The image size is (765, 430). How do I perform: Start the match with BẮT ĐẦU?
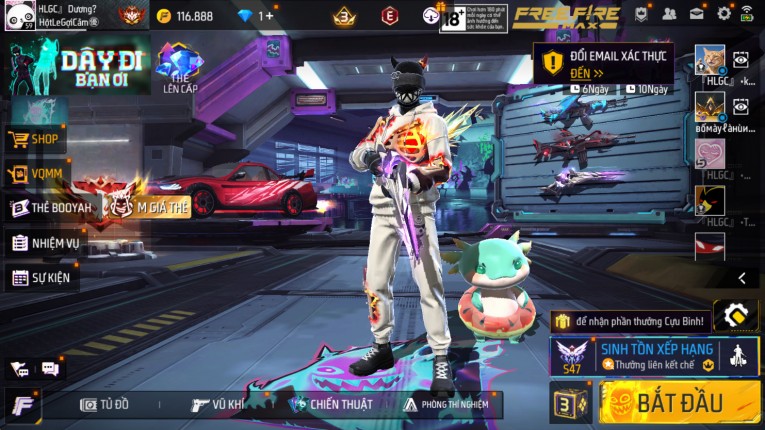(x=680, y=403)
